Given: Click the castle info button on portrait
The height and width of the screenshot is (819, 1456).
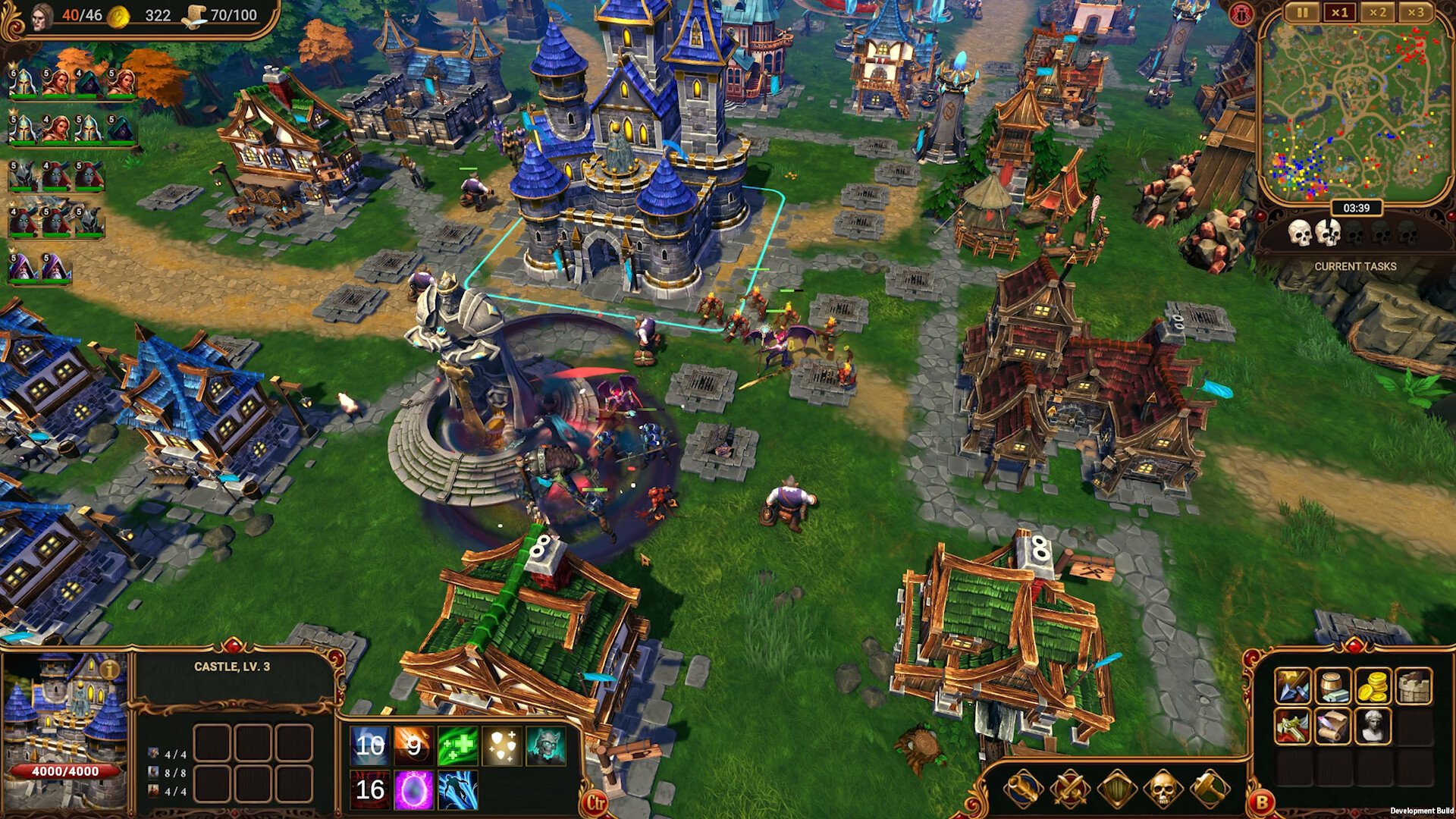Looking at the screenshot, I should (111, 670).
